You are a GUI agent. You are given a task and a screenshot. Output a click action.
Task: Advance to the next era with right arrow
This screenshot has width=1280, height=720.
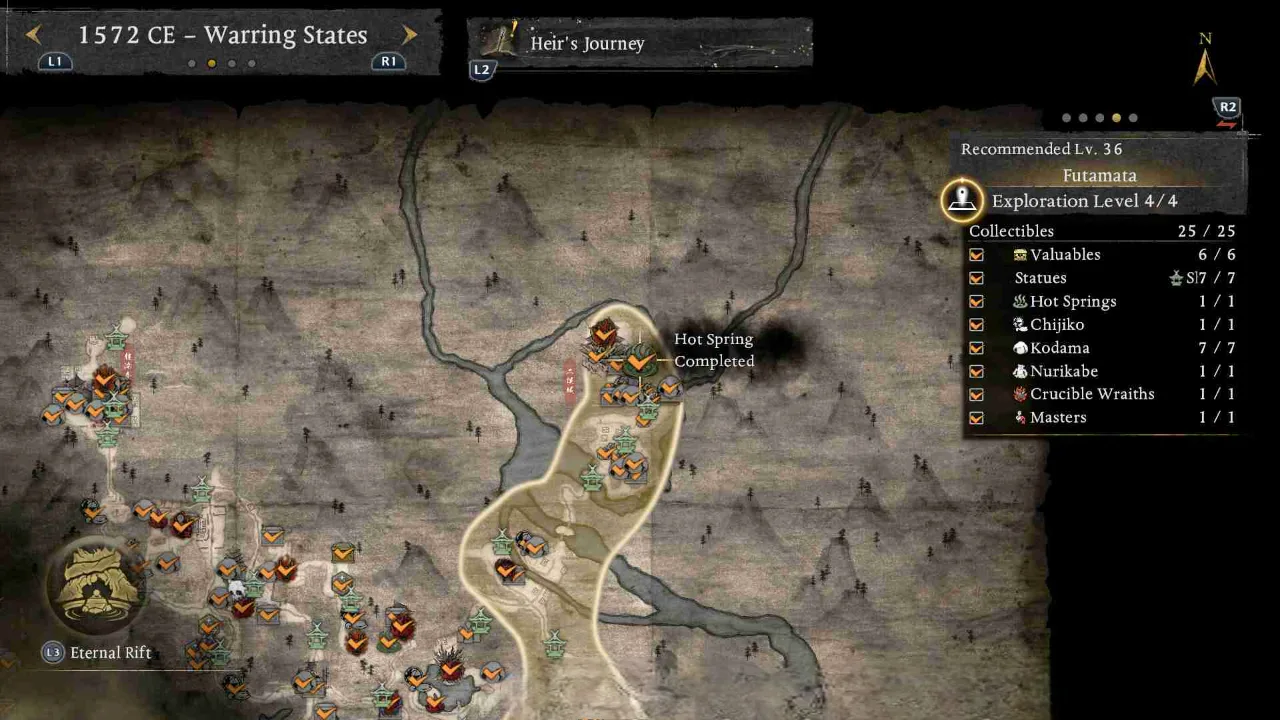(409, 35)
